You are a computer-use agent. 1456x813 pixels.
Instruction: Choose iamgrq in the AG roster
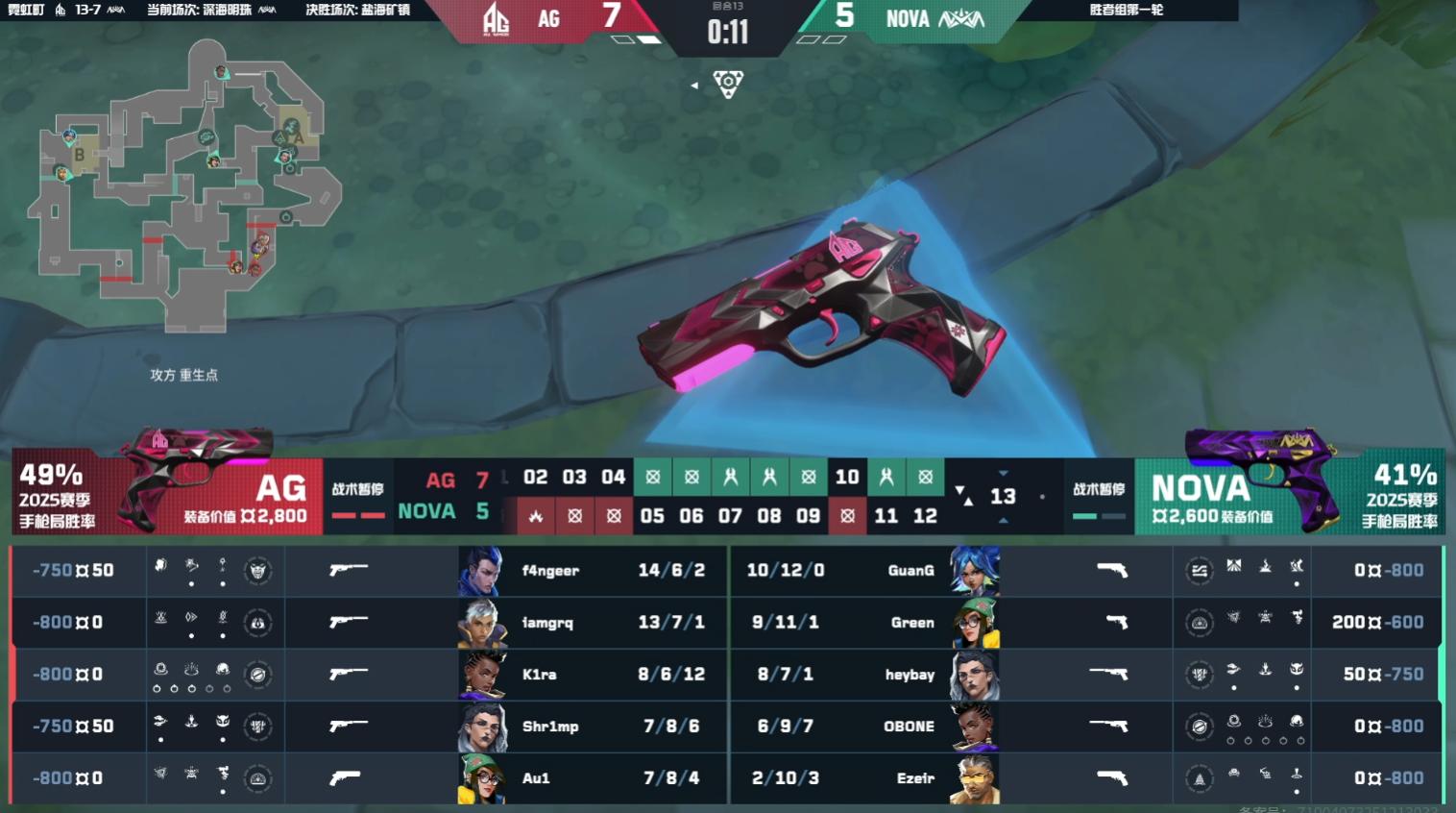click(x=547, y=623)
